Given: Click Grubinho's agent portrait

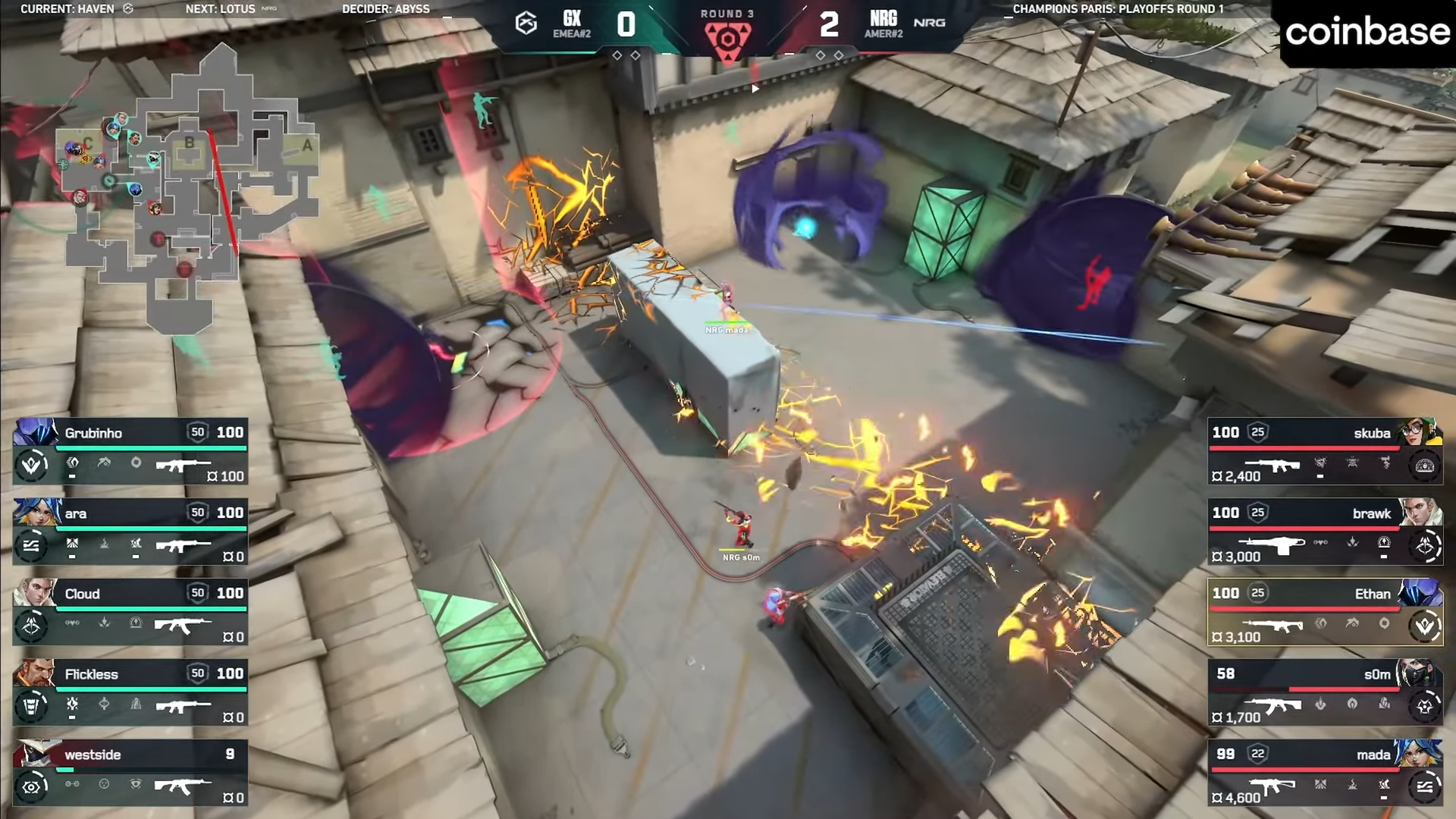Looking at the screenshot, I should (x=36, y=432).
